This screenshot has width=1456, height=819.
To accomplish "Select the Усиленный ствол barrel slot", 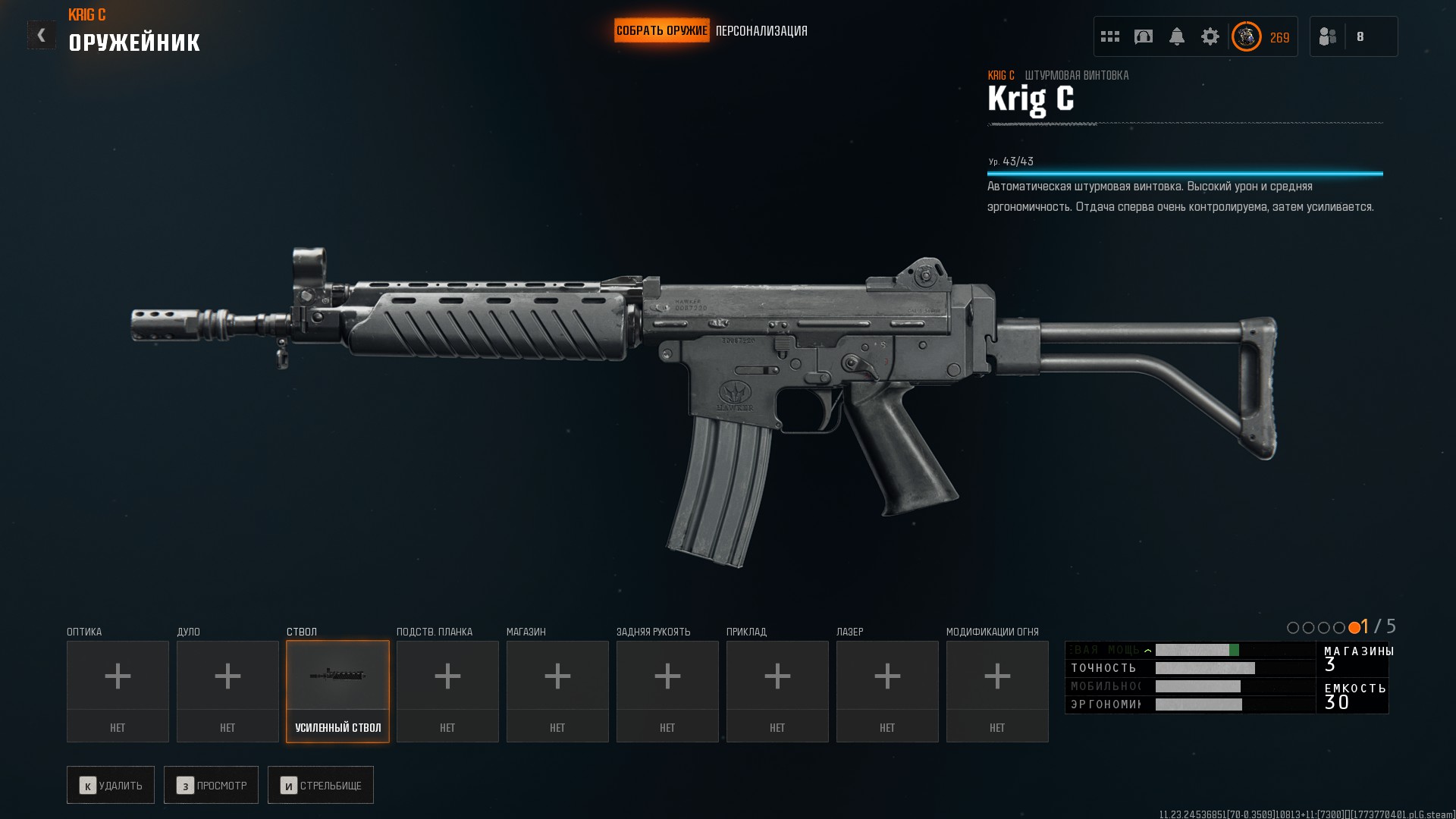I will tap(337, 691).
